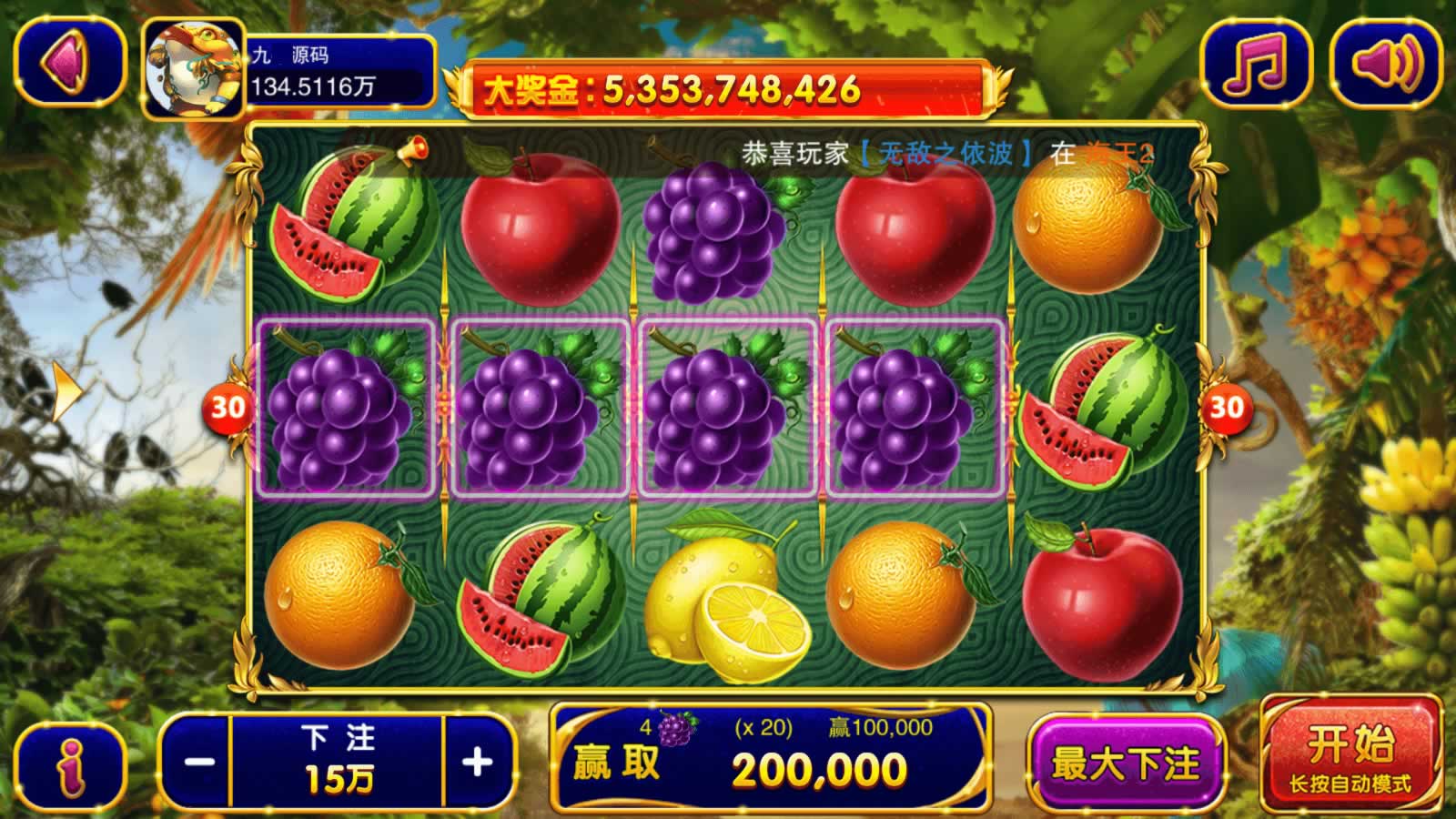Select the 最大下注 max bet button
This screenshot has width=1456, height=819.
tap(1126, 763)
